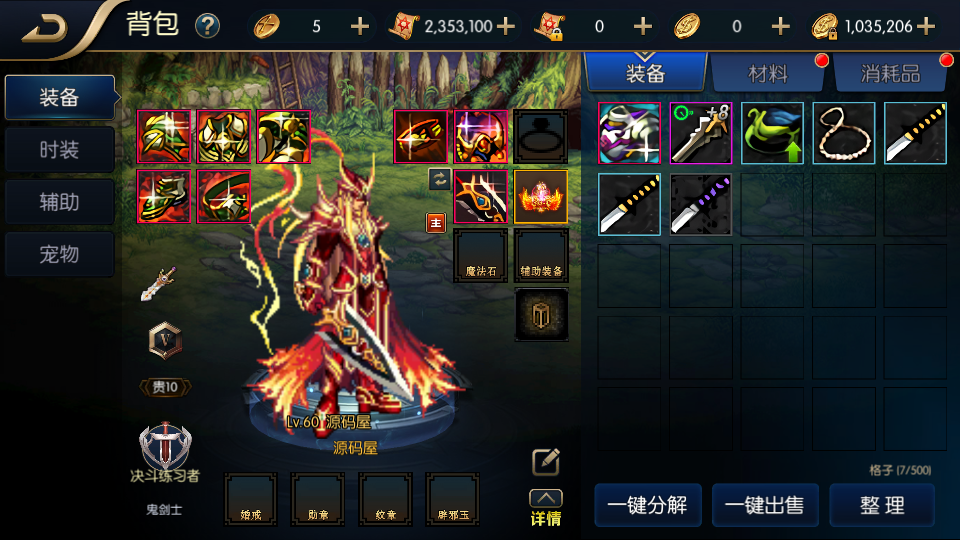Image resolution: width=960 pixels, height=540 pixels.
Task: Click the edit pencil icon
Action: tap(545, 461)
